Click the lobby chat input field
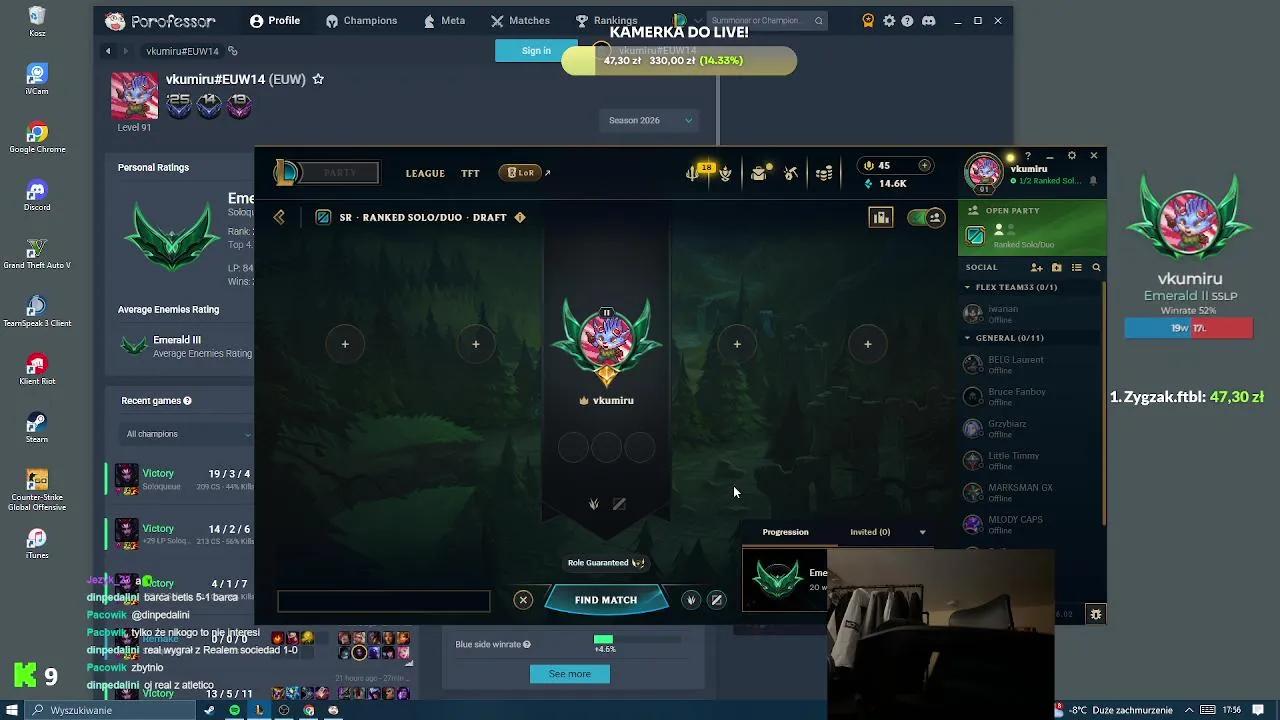 pyautogui.click(x=383, y=601)
